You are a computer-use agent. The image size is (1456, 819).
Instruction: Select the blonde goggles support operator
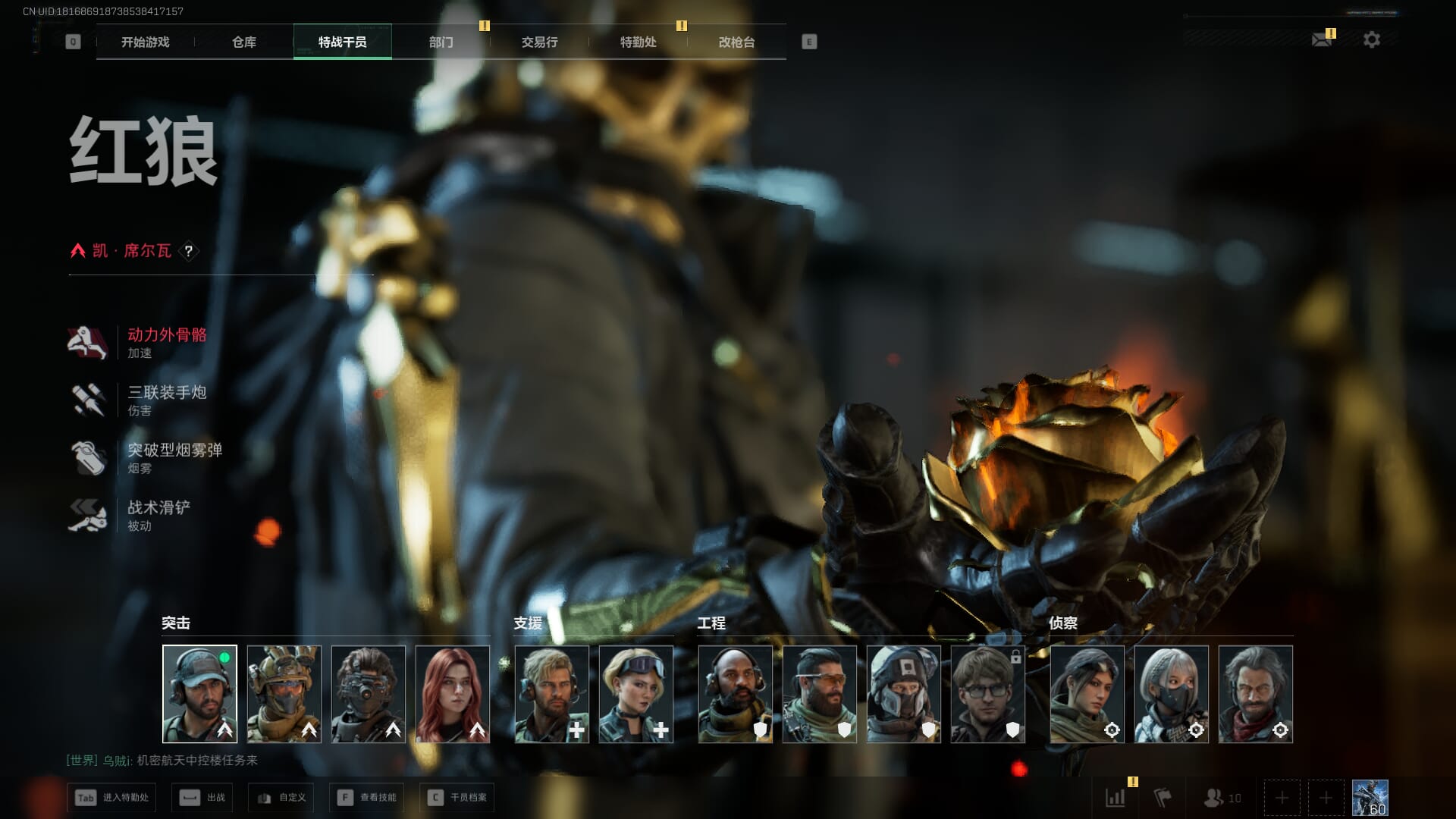click(x=636, y=694)
